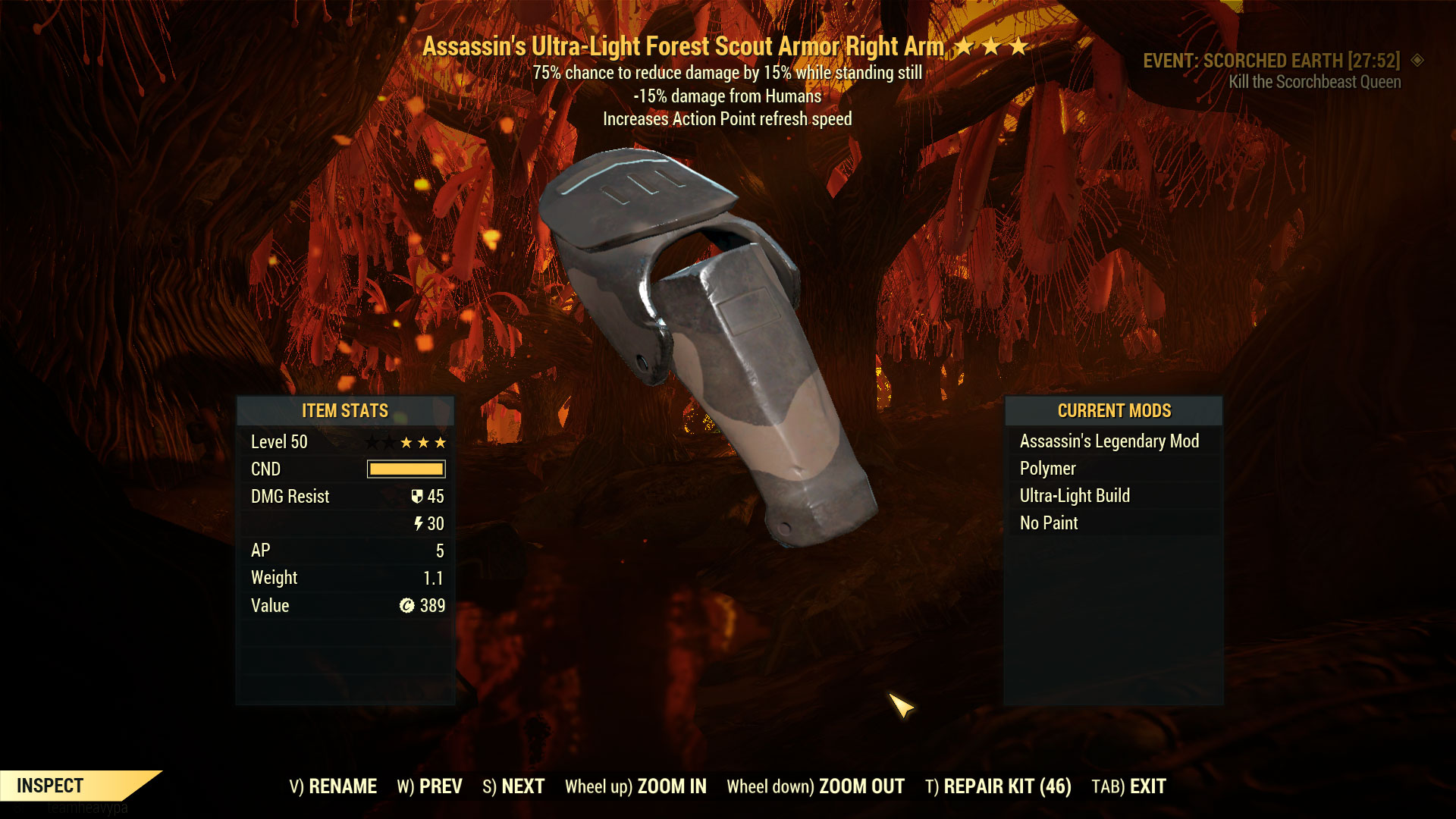Image resolution: width=1456 pixels, height=819 pixels.
Task: Open the Scorched Earth event tracker
Action: (x=1271, y=61)
